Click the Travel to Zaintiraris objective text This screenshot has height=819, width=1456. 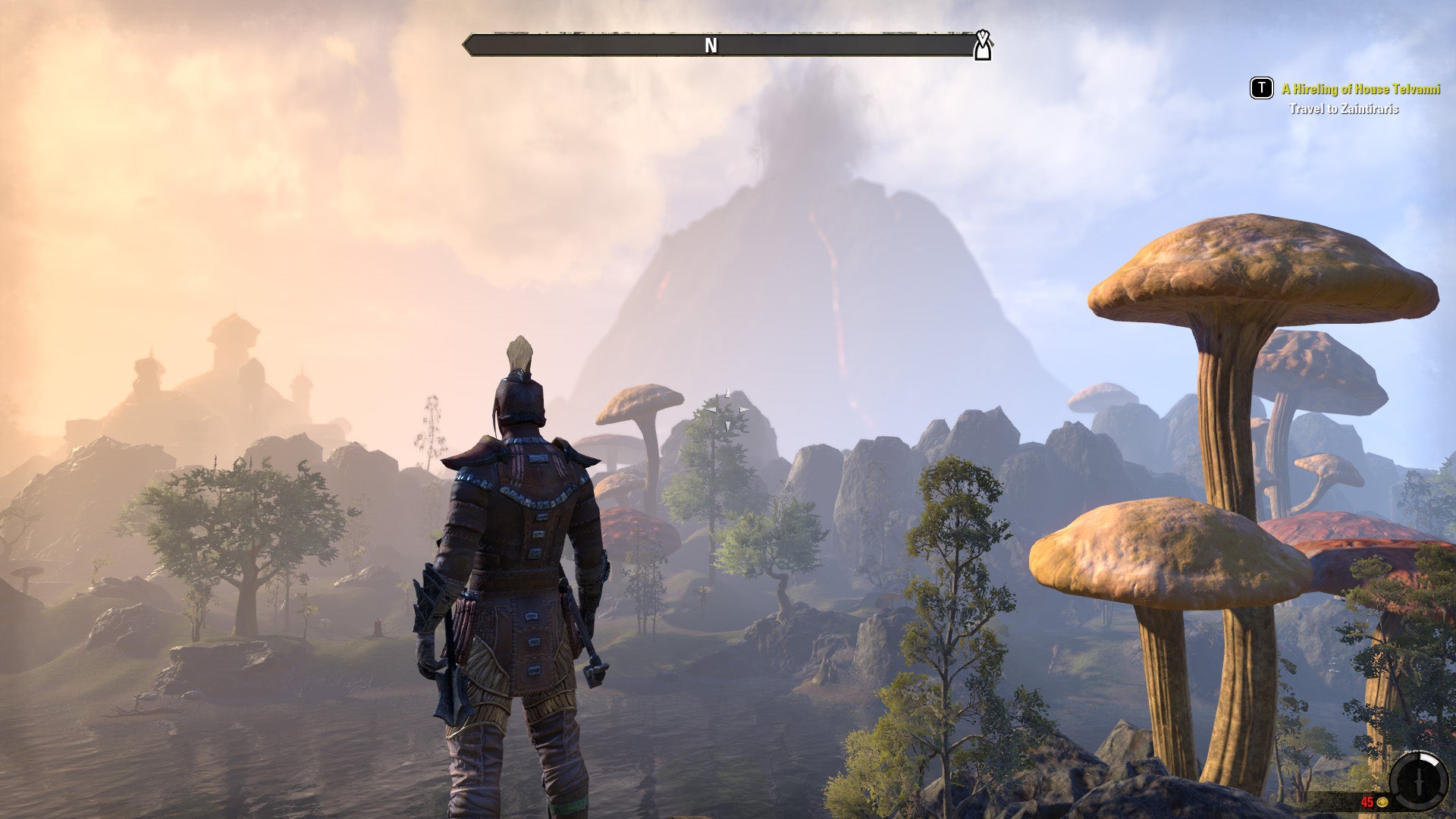[x=1343, y=108]
